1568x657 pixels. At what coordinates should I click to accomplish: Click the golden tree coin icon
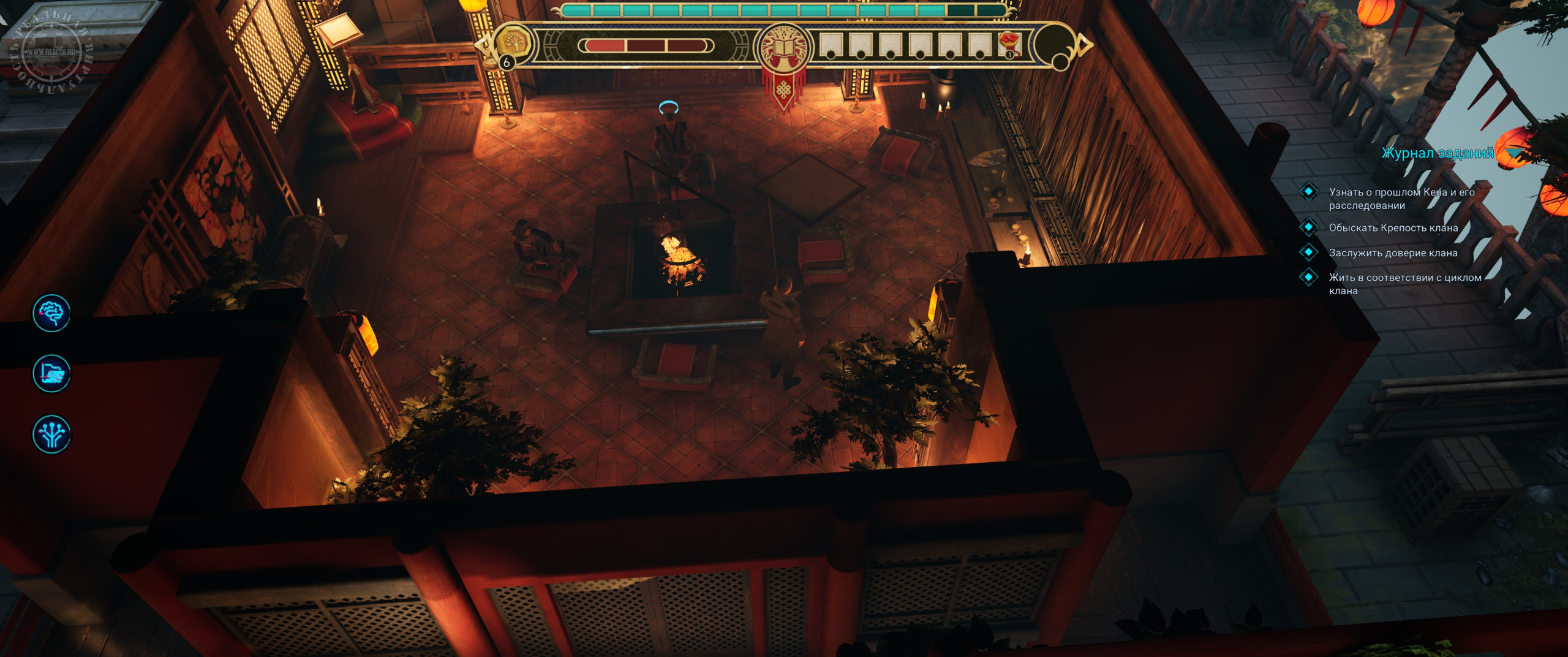(x=513, y=43)
